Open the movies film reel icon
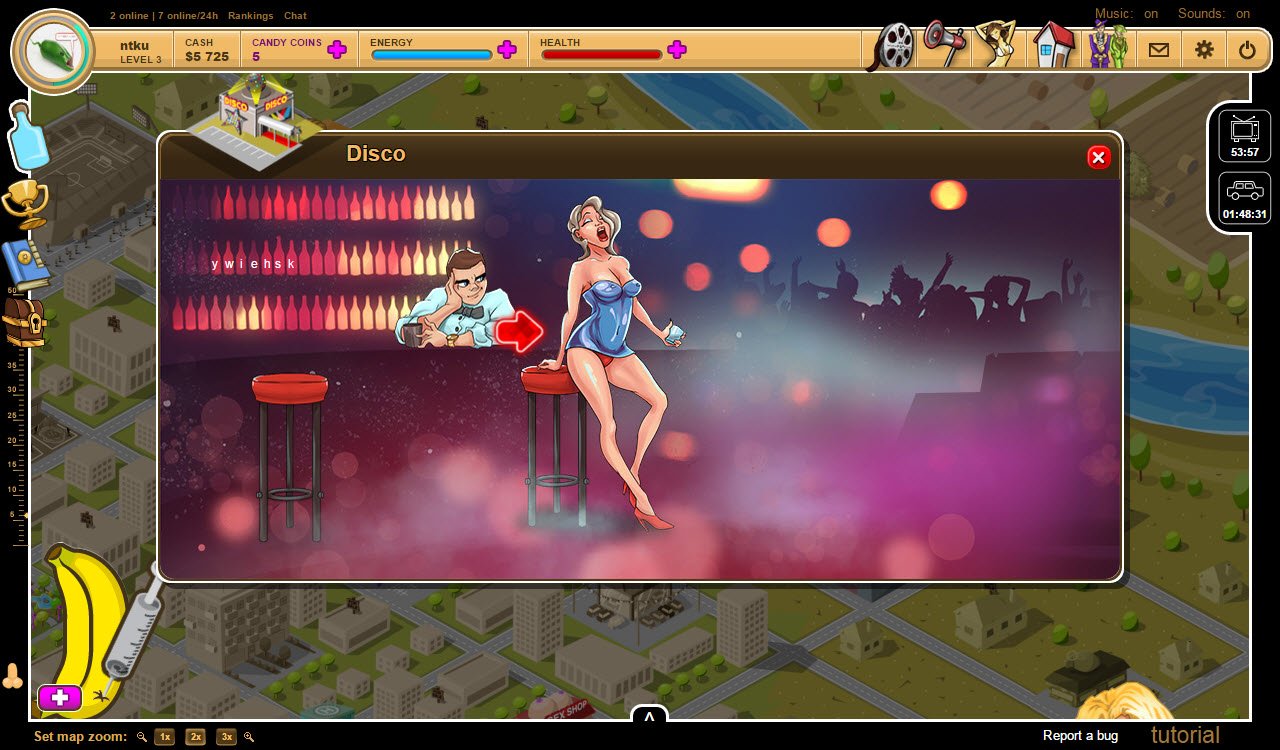1280x750 pixels. [x=892, y=47]
